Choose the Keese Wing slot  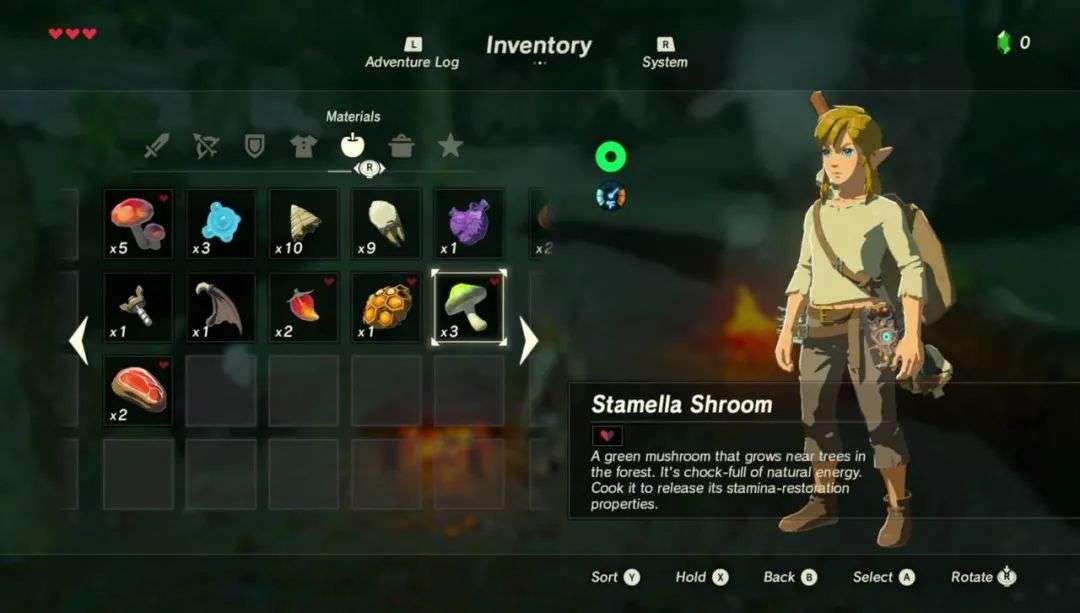point(221,308)
